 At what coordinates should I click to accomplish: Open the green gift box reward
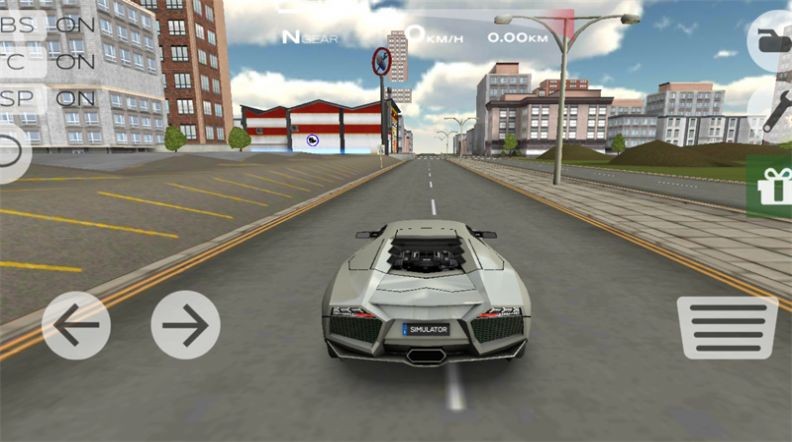(x=773, y=186)
